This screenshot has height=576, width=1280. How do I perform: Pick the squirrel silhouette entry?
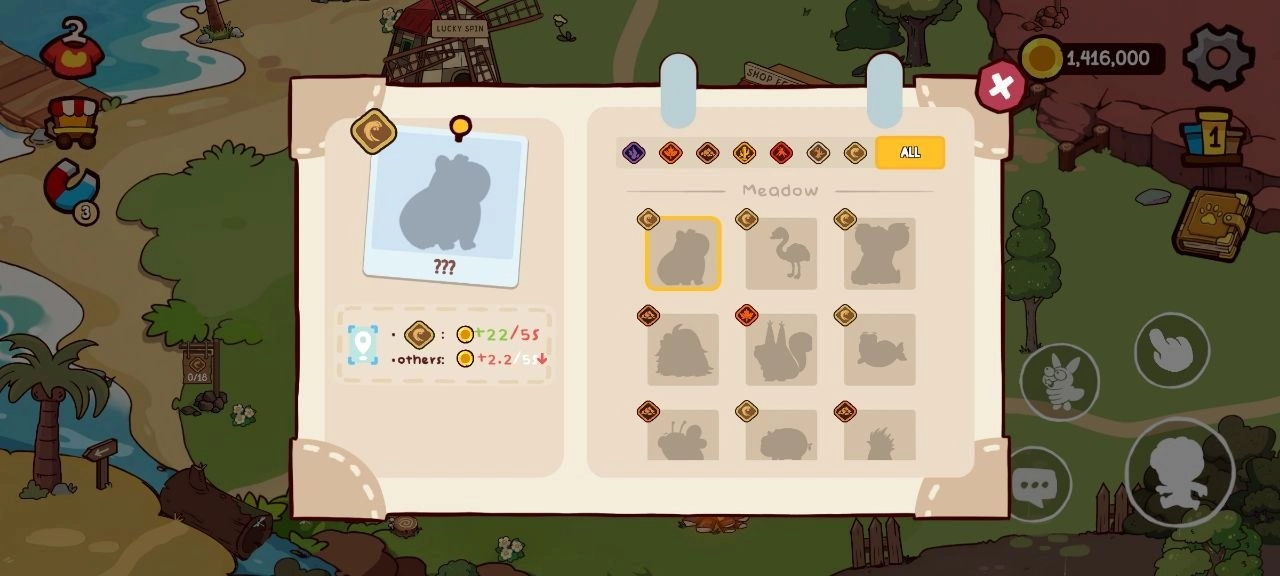pos(781,350)
